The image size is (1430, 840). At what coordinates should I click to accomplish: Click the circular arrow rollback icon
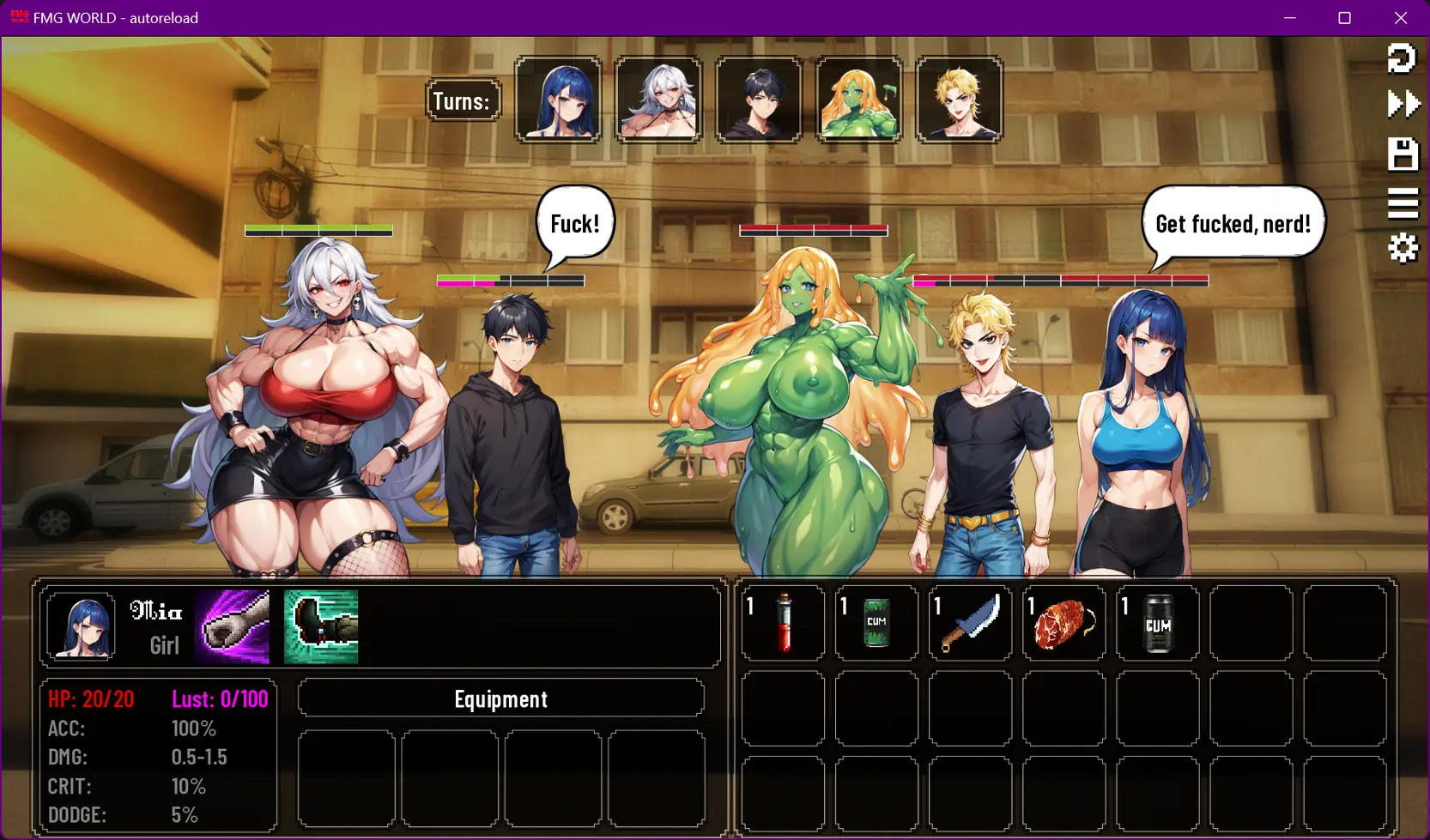[1402, 57]
